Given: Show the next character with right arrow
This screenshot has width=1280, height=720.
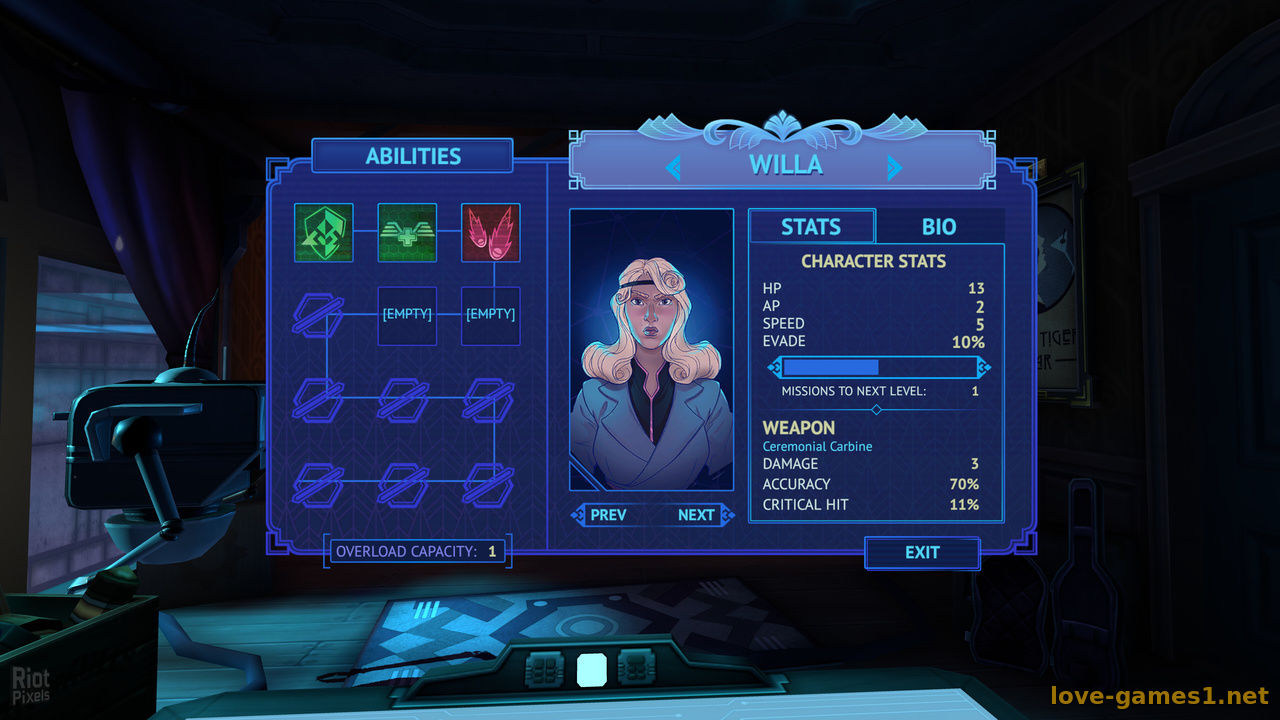Looking at the screenshot, I should (894, 167).
